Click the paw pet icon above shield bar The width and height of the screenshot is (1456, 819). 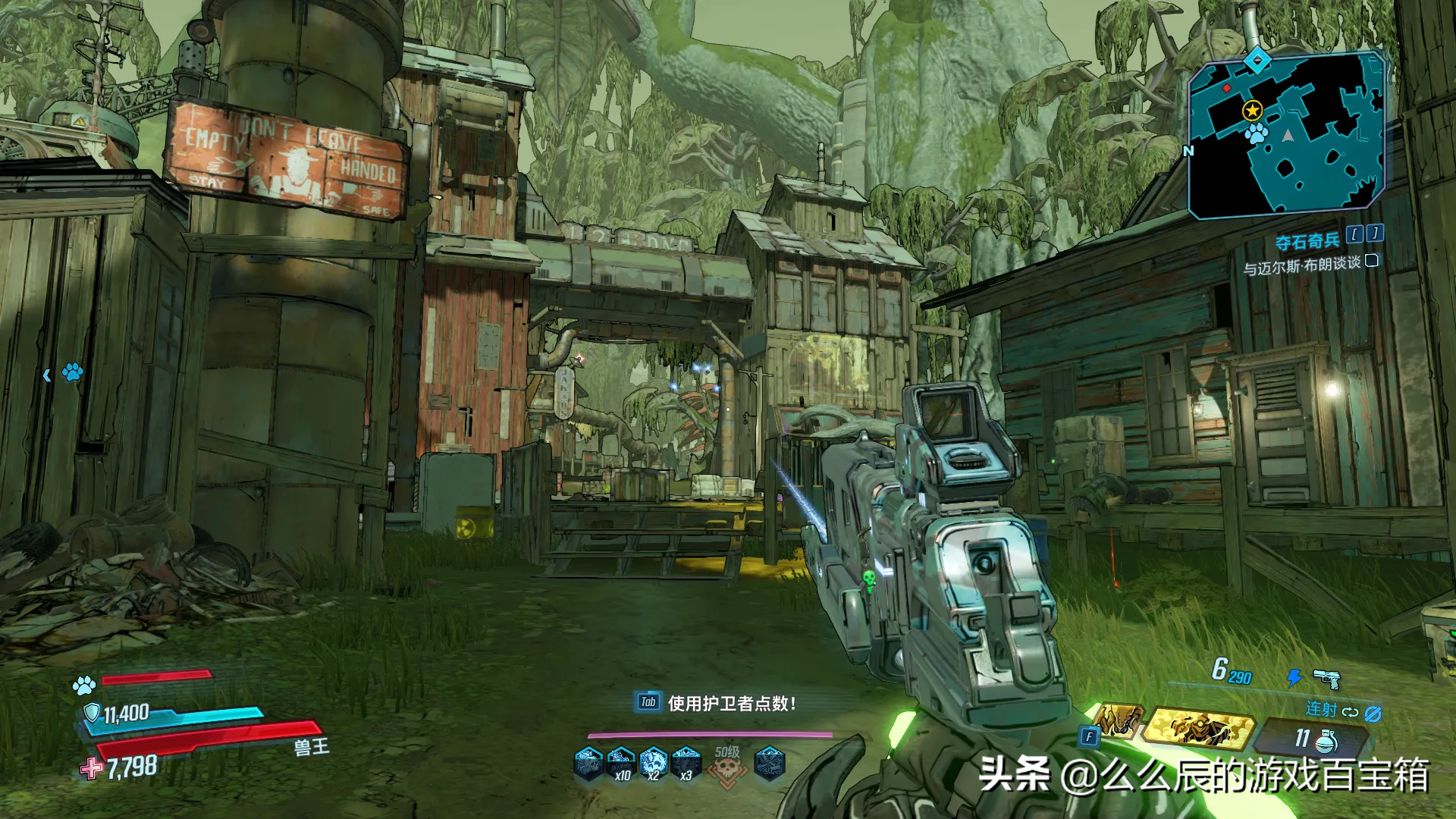[x=84, y=686]
